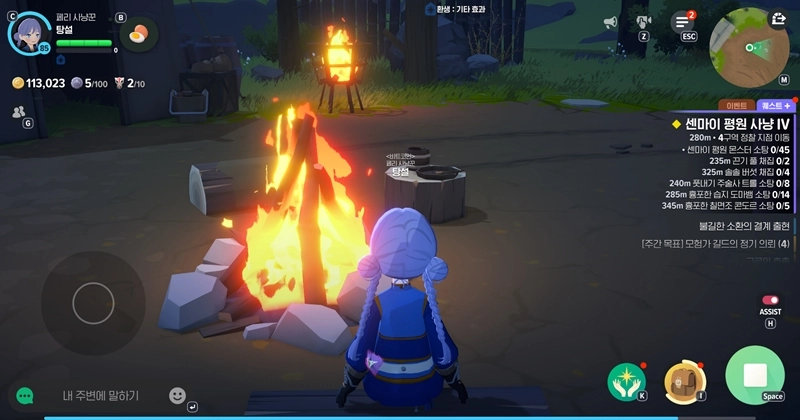Viewport: 800px width, 420px height.
Task: Click the 내 주변에 말하기 chat input
Action: (100, 396)
